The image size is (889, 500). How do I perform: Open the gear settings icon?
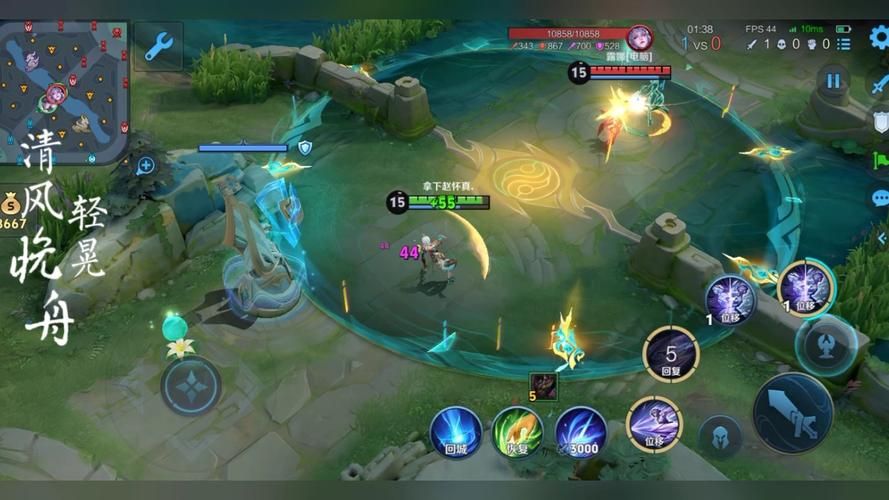pos(879,39)
